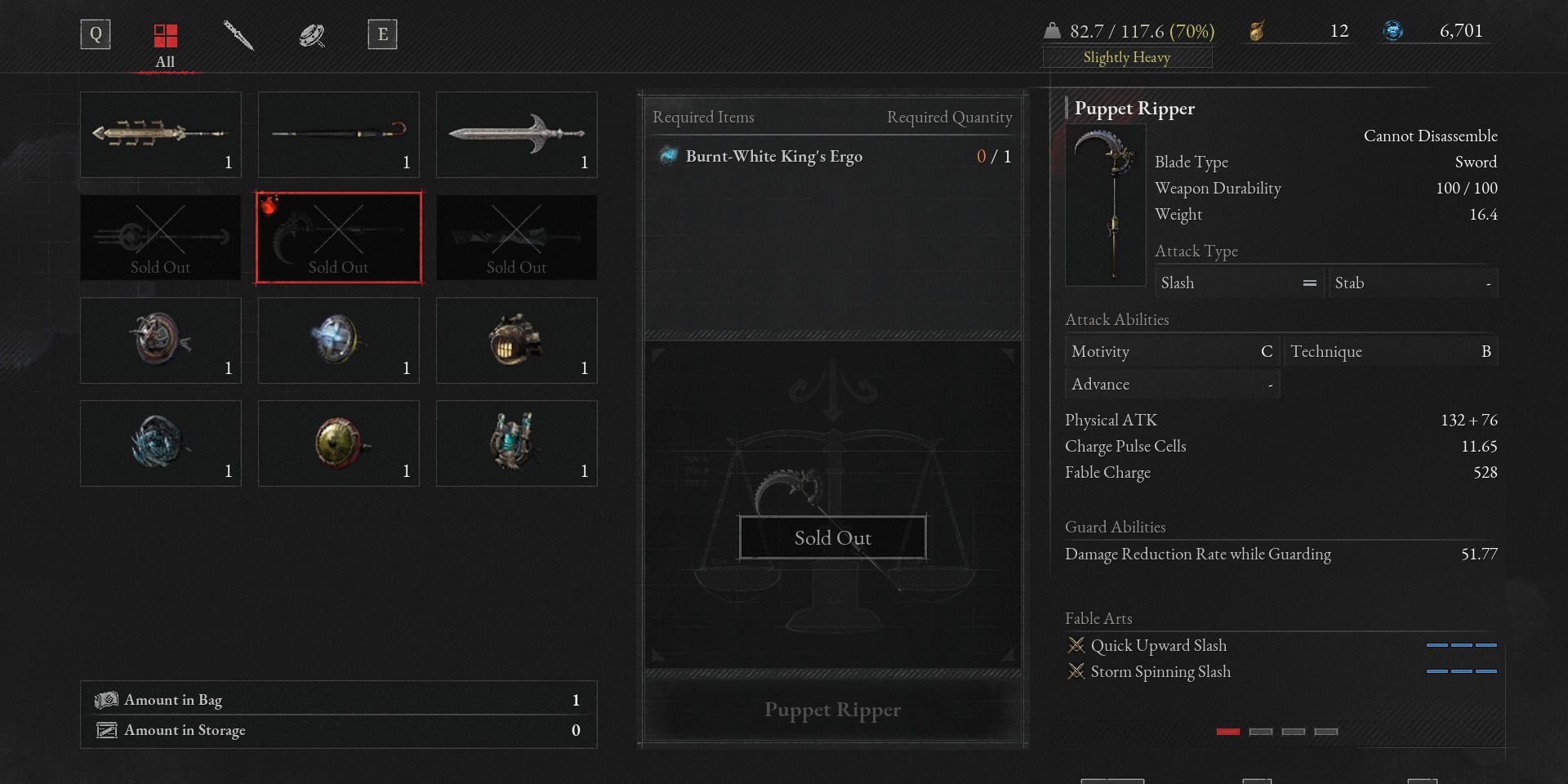1568x784 pixels.
Task: Expand the Advance attack ability row
Action: [1172, 383]
